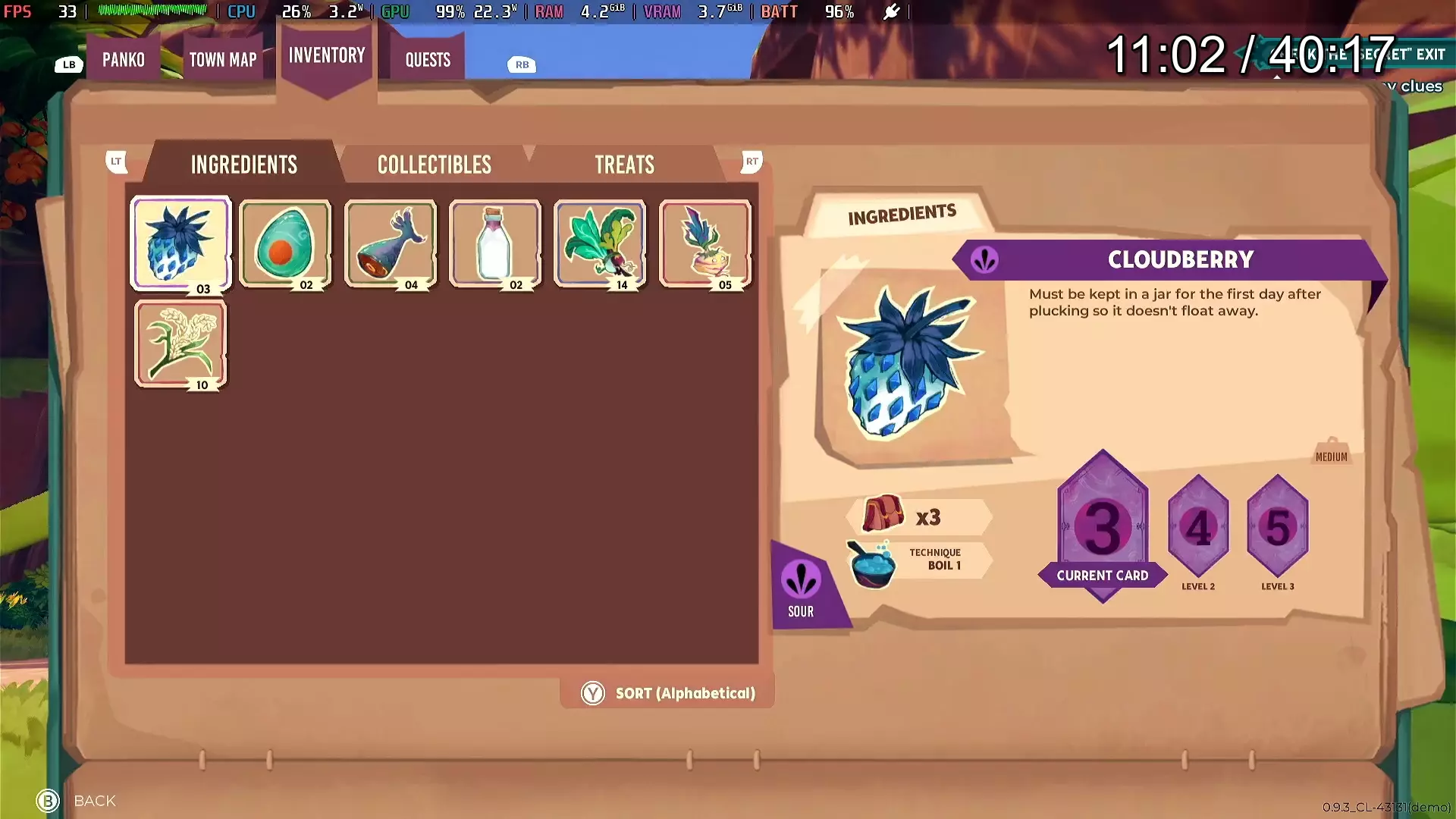
Task: Open the Treats tab
Action: pyautogui.click(x=624, y=164)
